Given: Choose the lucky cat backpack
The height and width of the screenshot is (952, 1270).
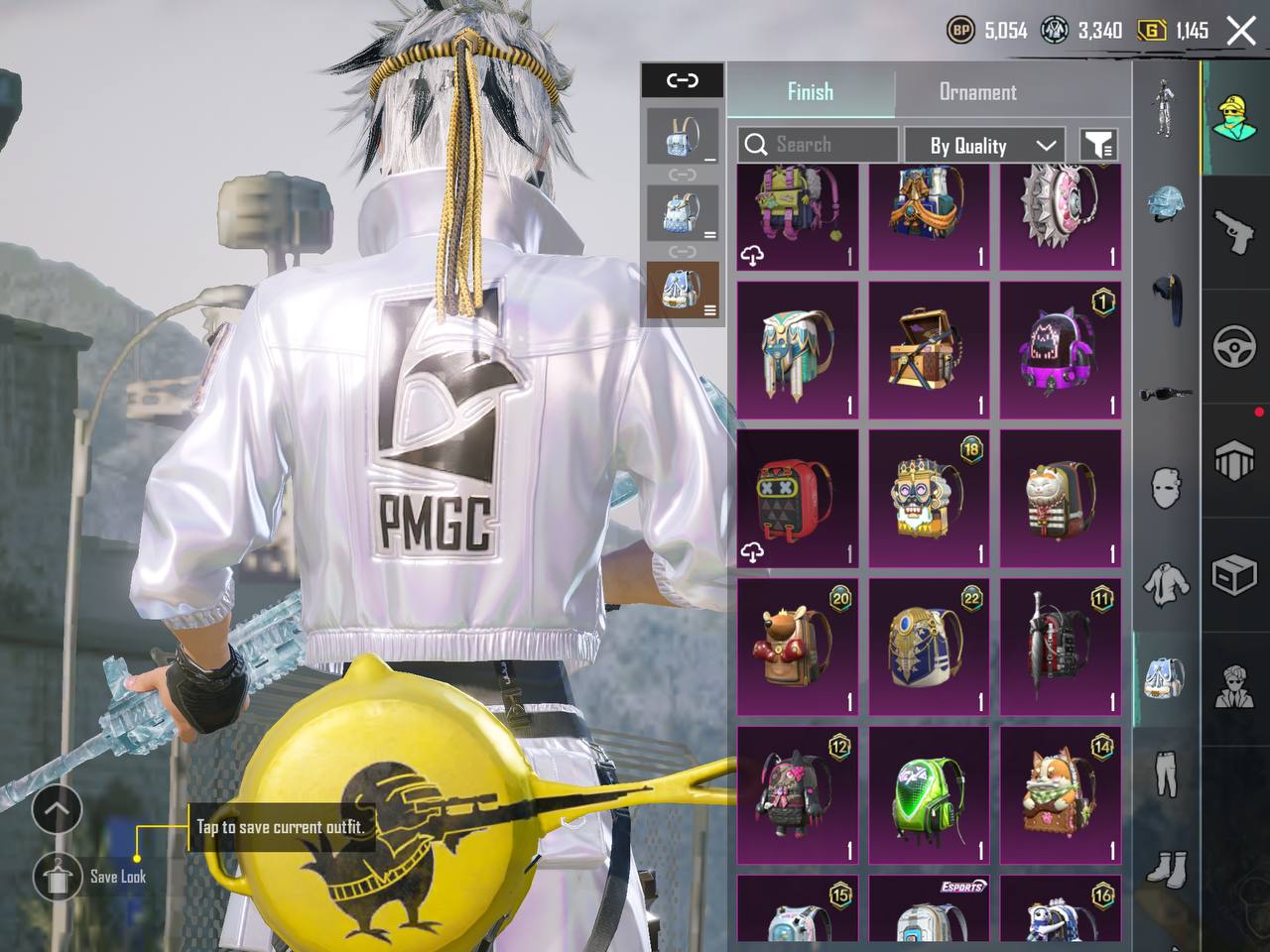Looking at the screenshot, I should pos(1060,498).
